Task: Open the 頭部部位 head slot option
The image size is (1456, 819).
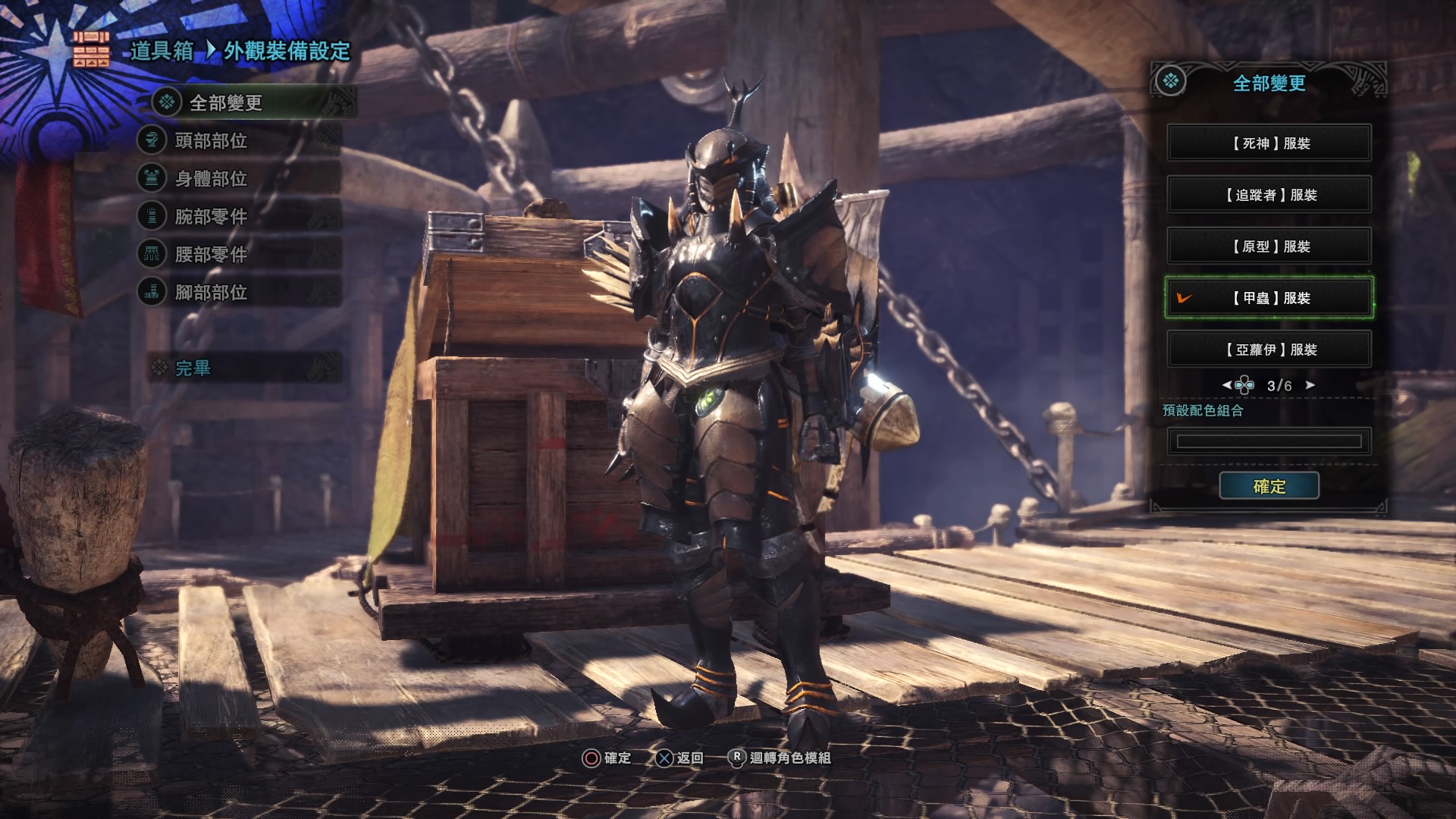Action: click(211, 140)
